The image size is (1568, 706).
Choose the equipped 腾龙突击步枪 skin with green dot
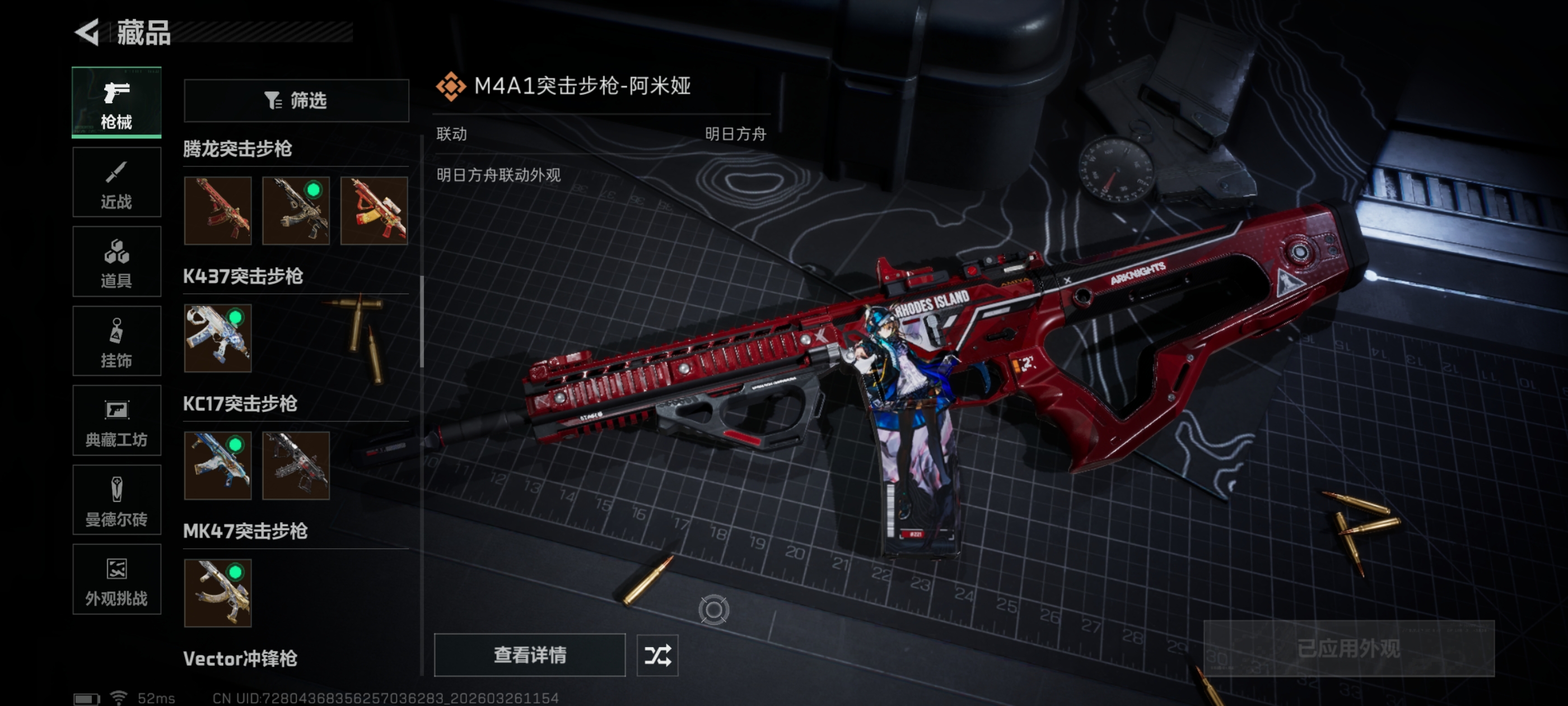[x=296, y=211]
